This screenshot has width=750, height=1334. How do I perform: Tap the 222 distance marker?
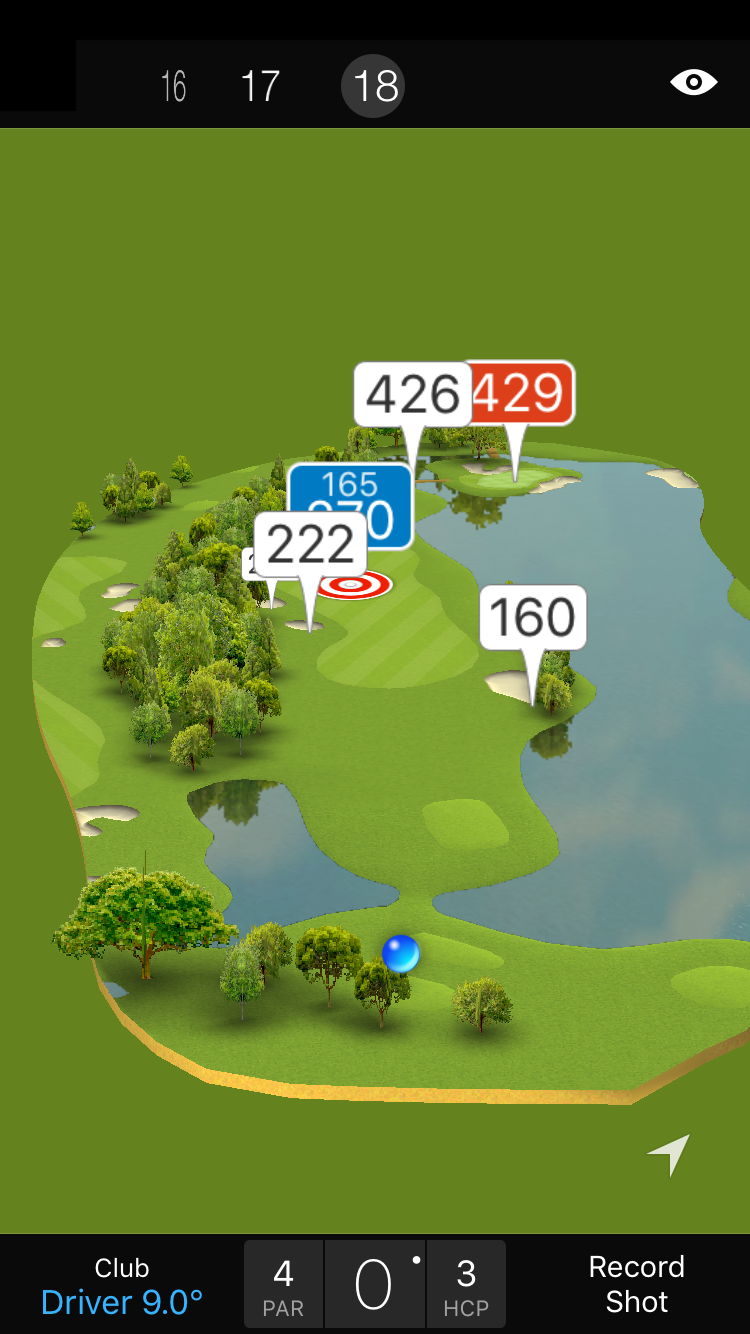311,545
